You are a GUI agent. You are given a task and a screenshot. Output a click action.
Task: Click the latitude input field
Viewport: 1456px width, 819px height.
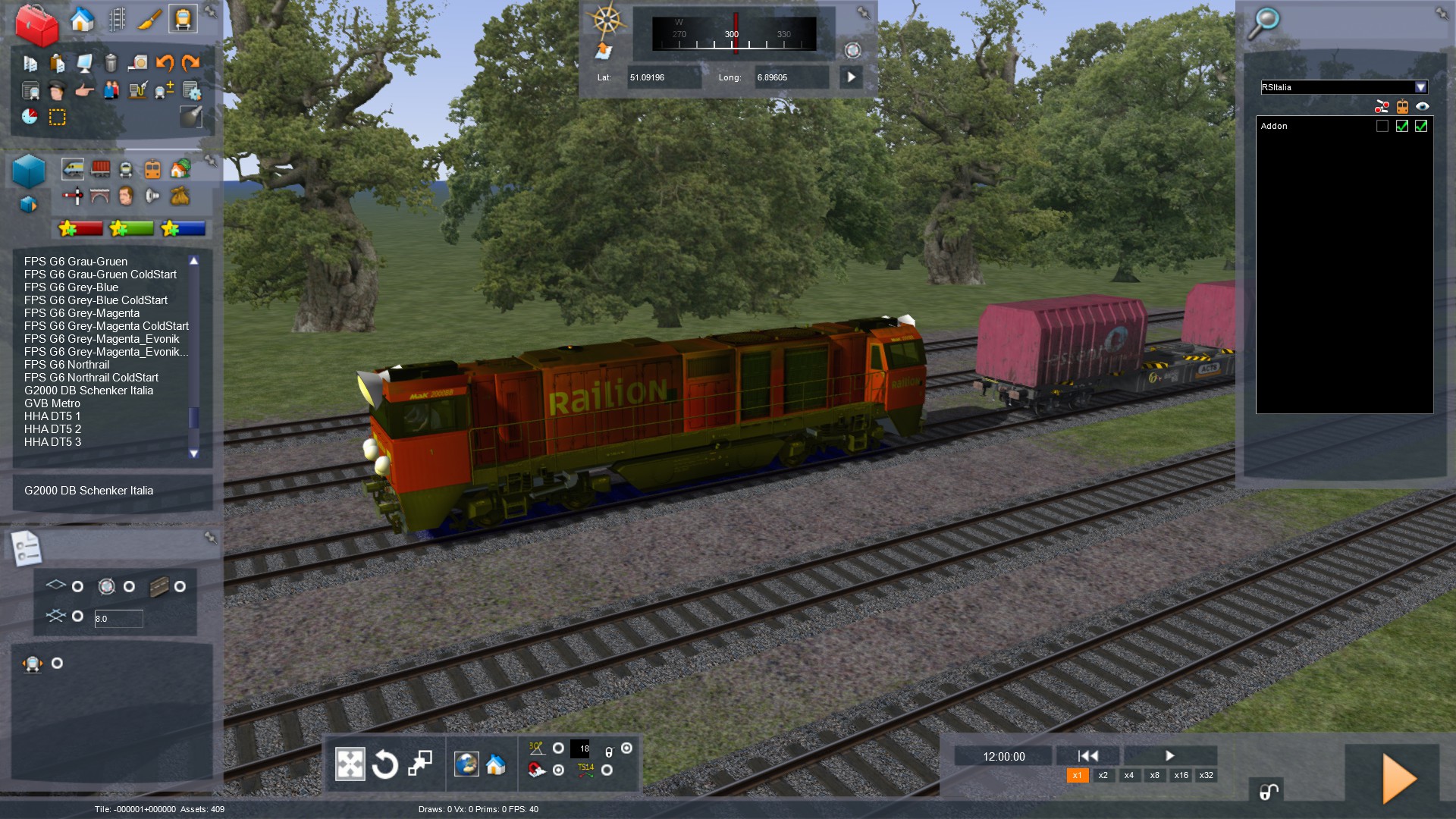coord(663,77)
